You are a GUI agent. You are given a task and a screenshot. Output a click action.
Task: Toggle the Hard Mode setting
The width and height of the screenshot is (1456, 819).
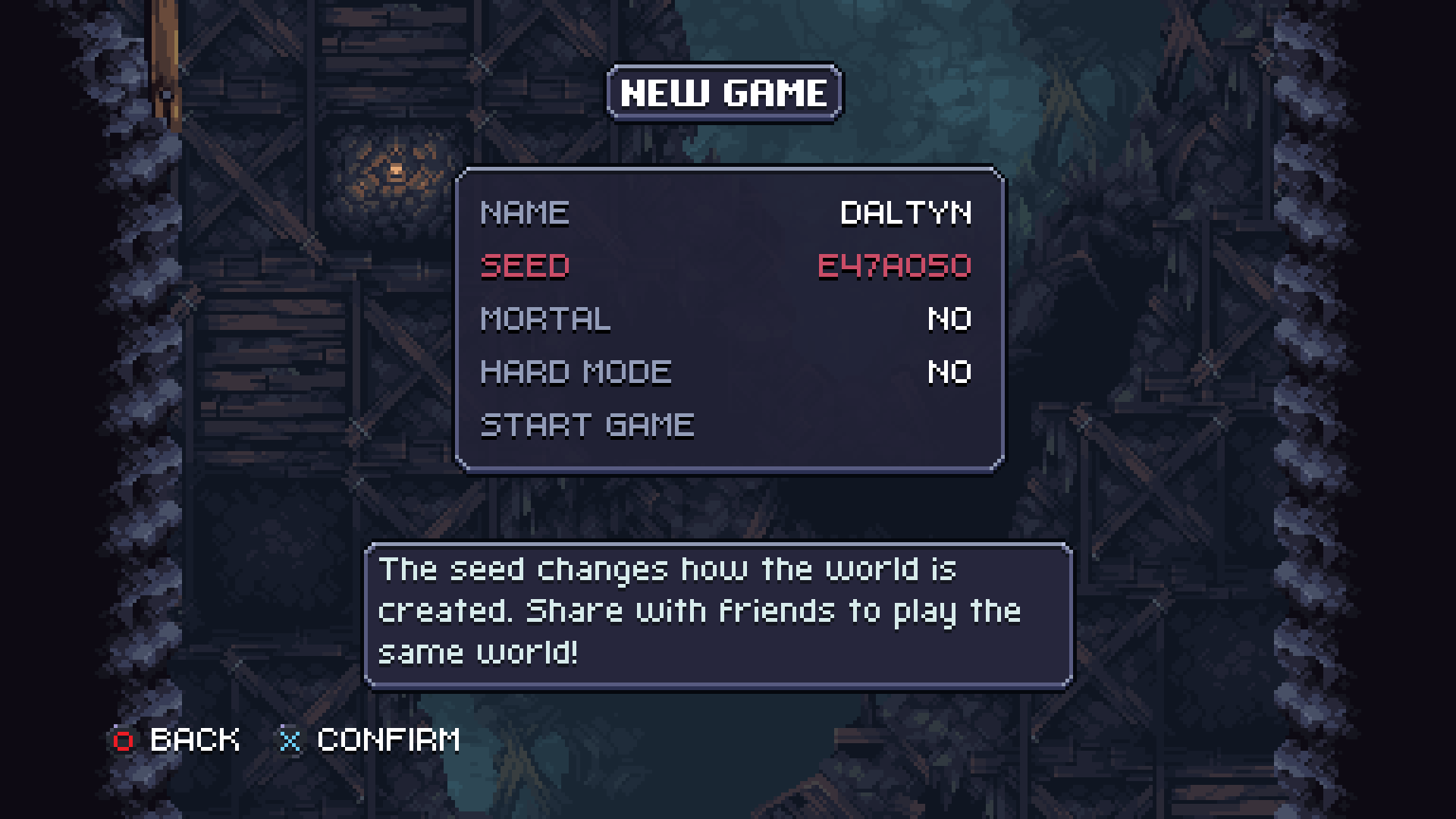pyautogui.click(x=726, y=372)
